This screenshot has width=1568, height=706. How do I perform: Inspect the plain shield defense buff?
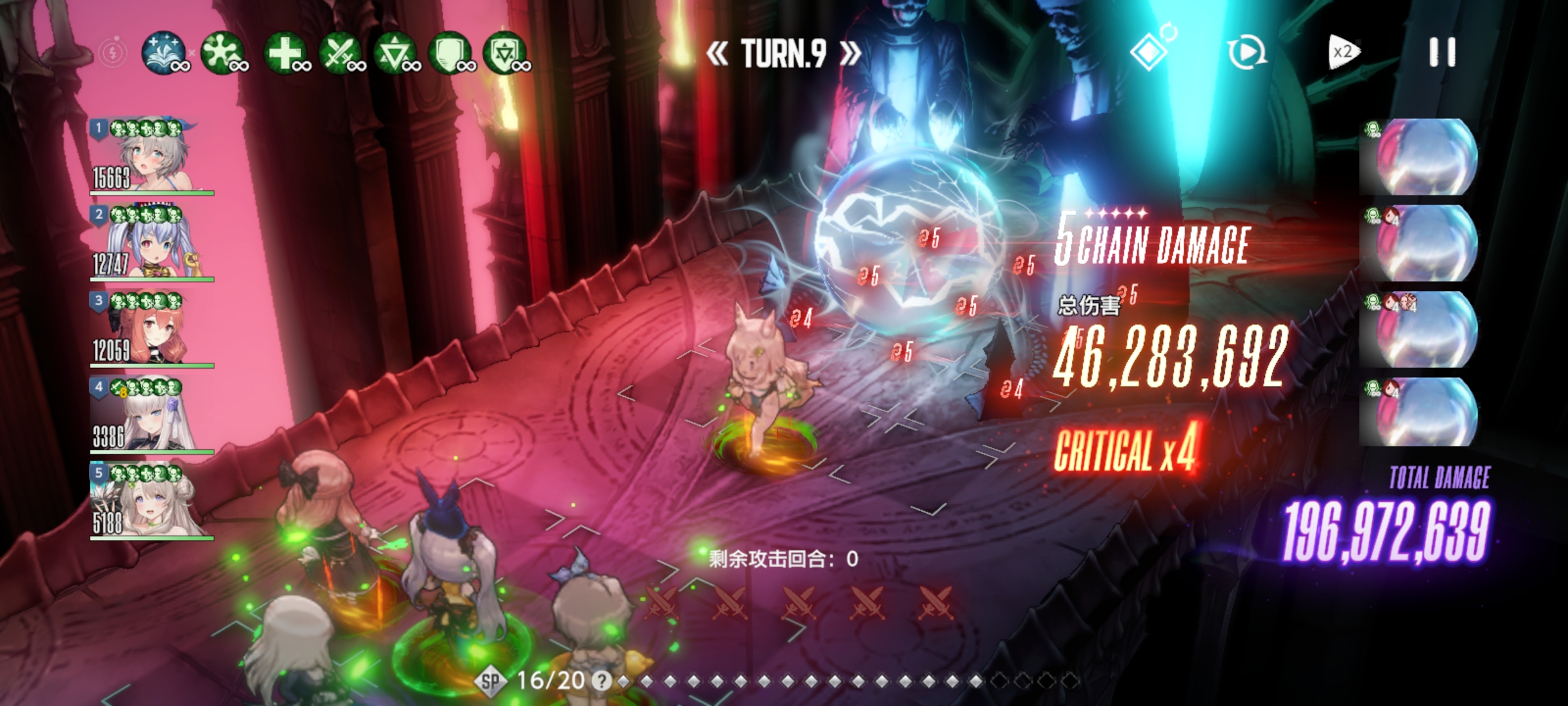[451, 52]
